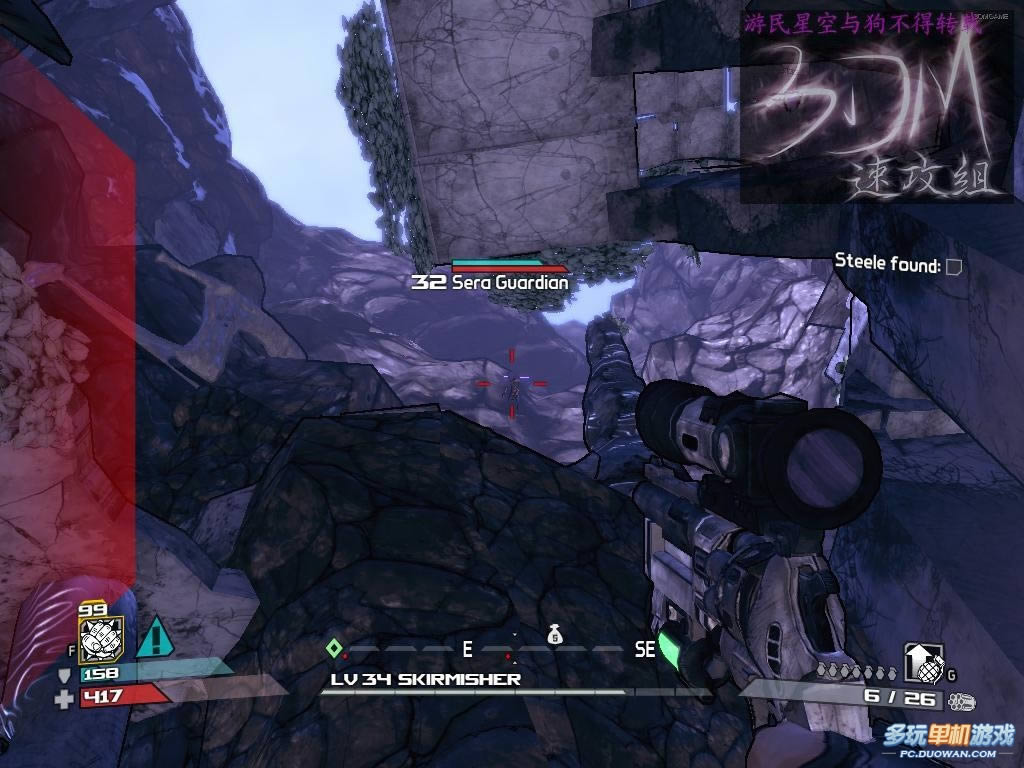Viewport: 1024px width, 768px height.
Task: Select the money bag compass marker
Action: [555, 635]
